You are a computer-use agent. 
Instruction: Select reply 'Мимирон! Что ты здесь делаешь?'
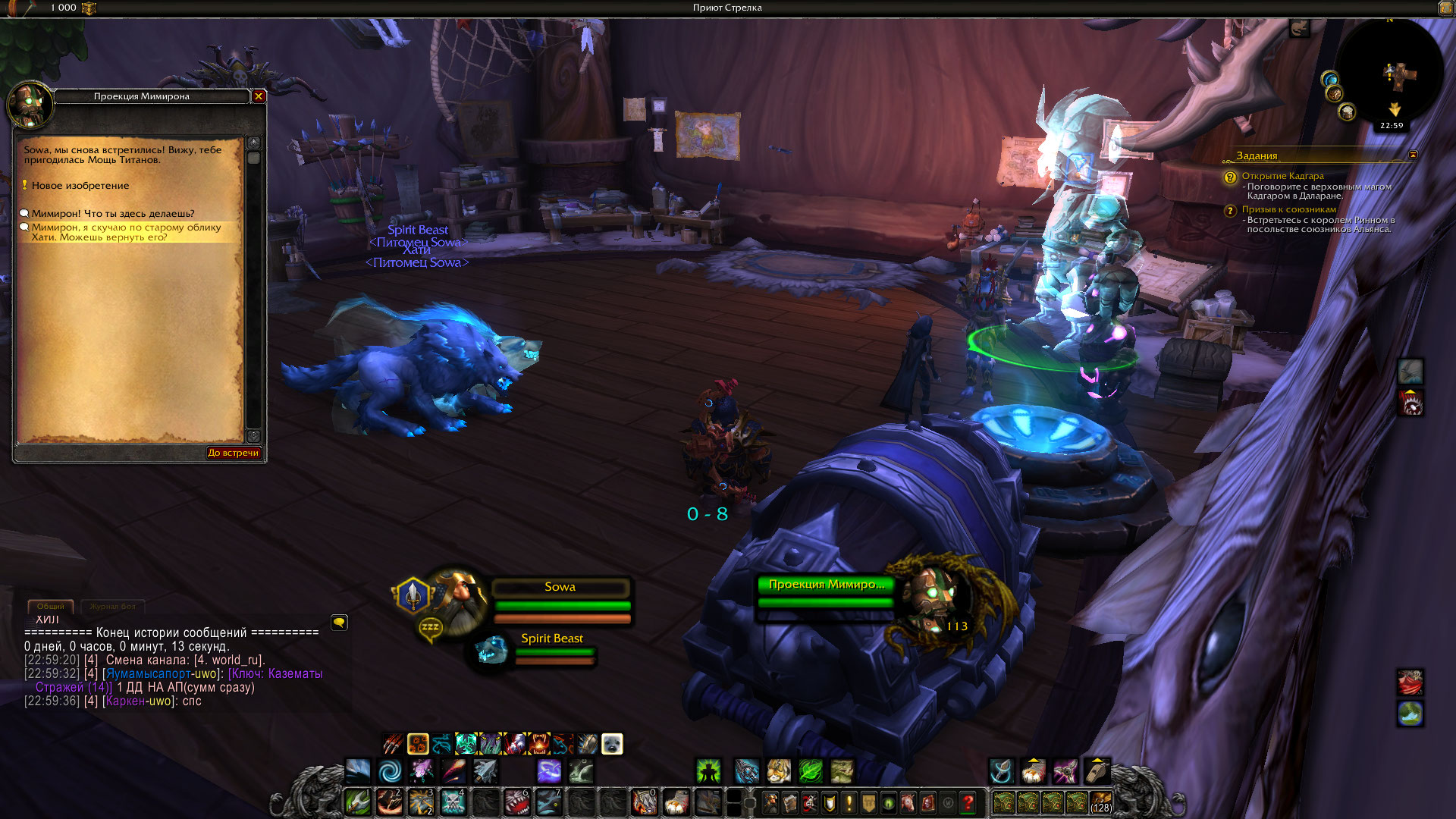(x=112, y=214)
